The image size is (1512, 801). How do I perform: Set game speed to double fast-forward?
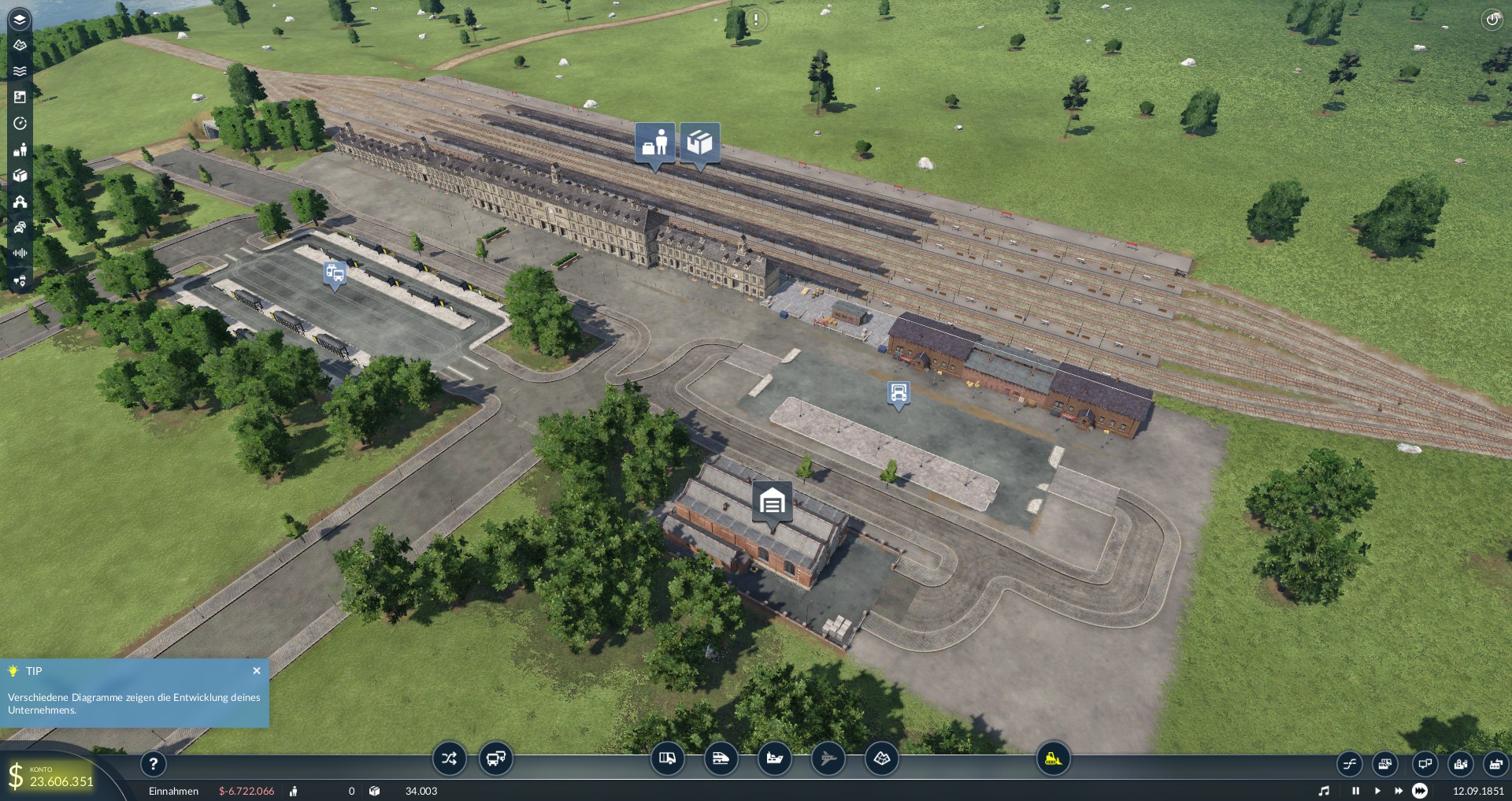(x=1399, y=791)
